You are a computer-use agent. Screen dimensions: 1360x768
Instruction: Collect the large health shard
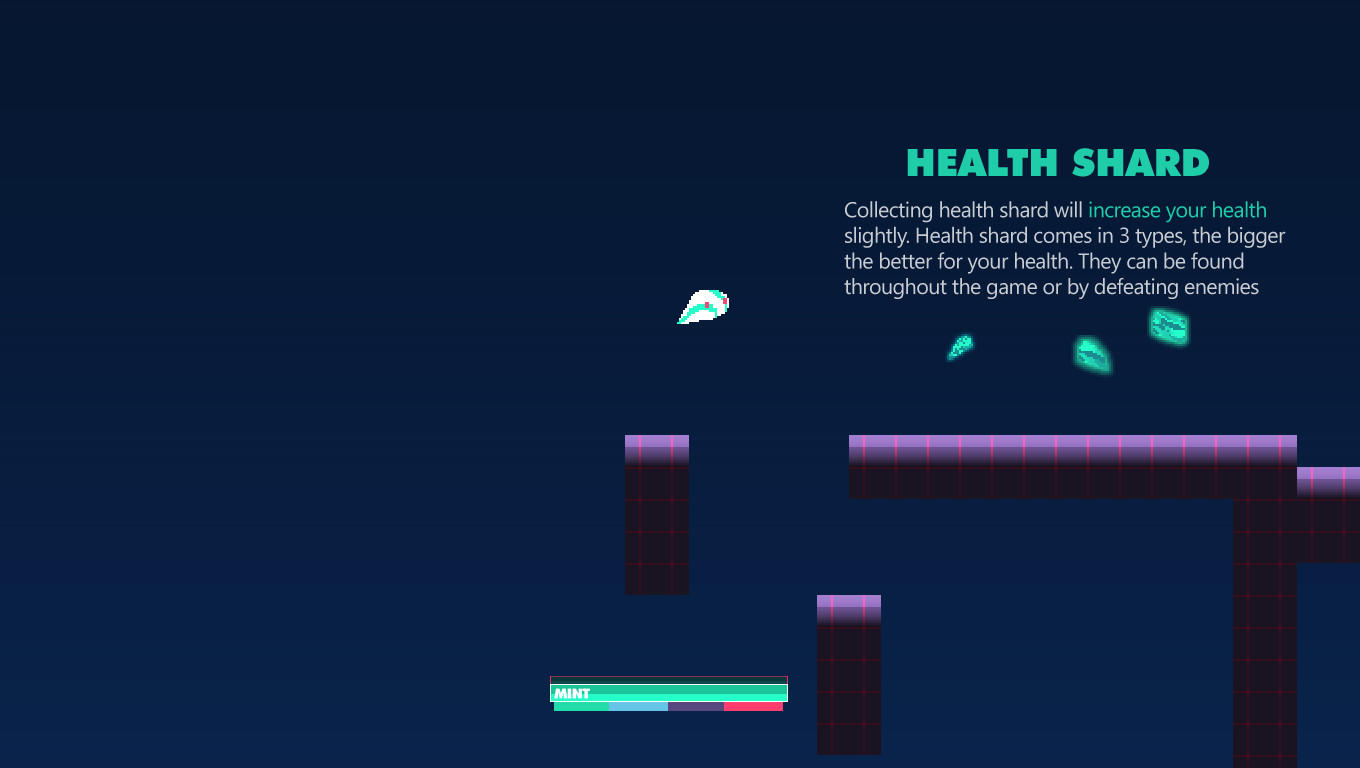(1168, 327)
